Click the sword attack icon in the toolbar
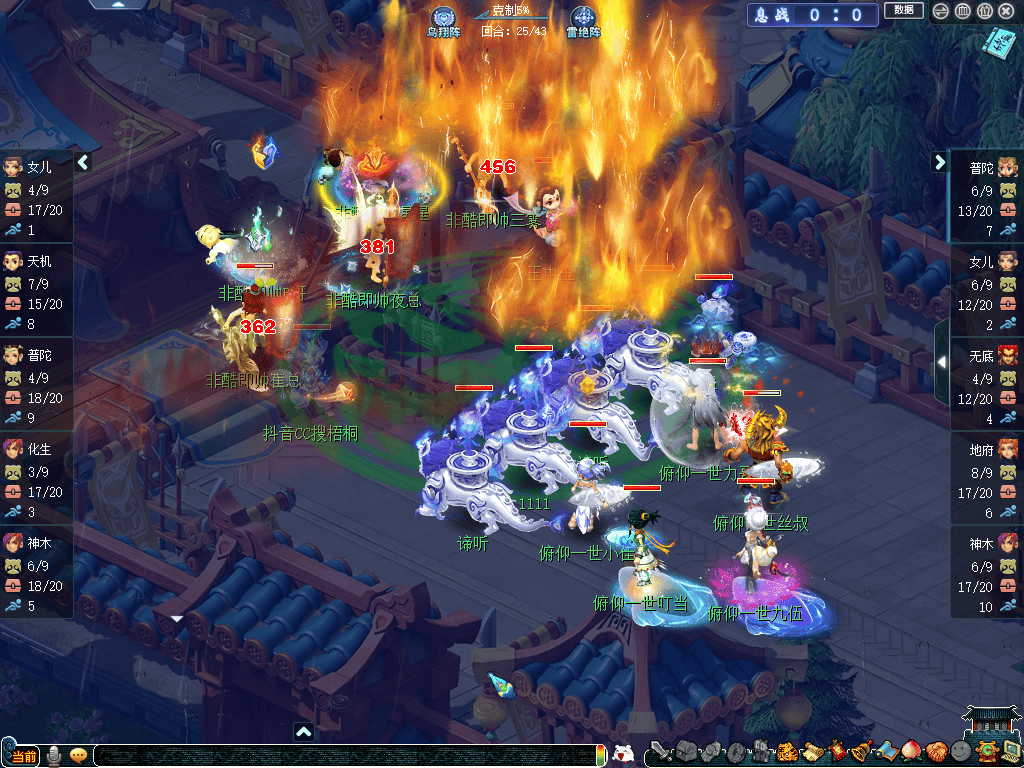Screen dimensions: 1024x768 point(659,752)
